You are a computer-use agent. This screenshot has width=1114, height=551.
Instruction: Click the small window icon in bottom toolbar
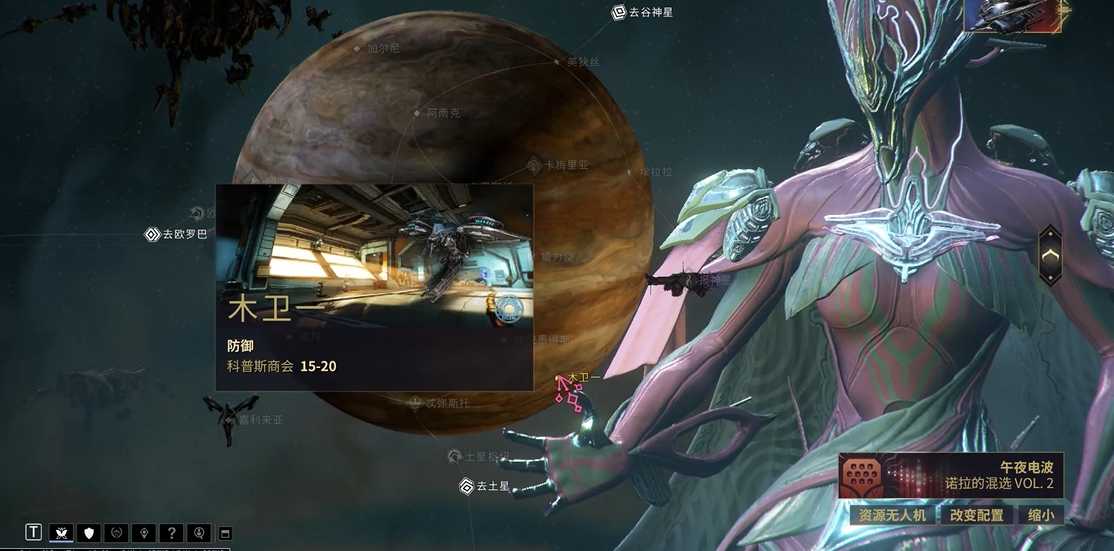click(225, 532)
